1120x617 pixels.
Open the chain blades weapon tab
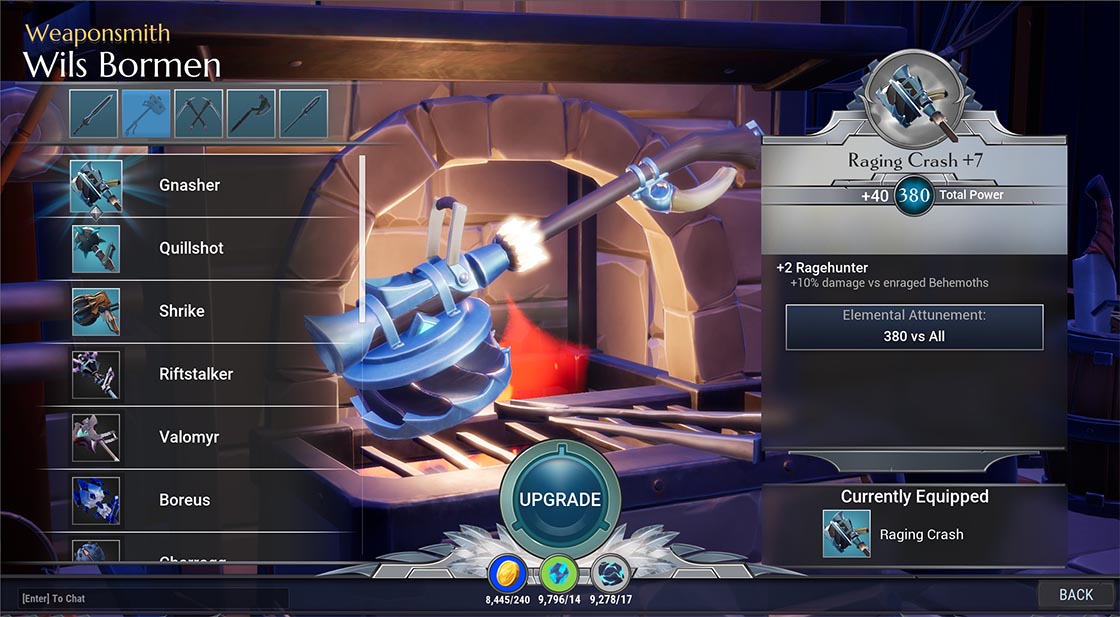point(199,113)
